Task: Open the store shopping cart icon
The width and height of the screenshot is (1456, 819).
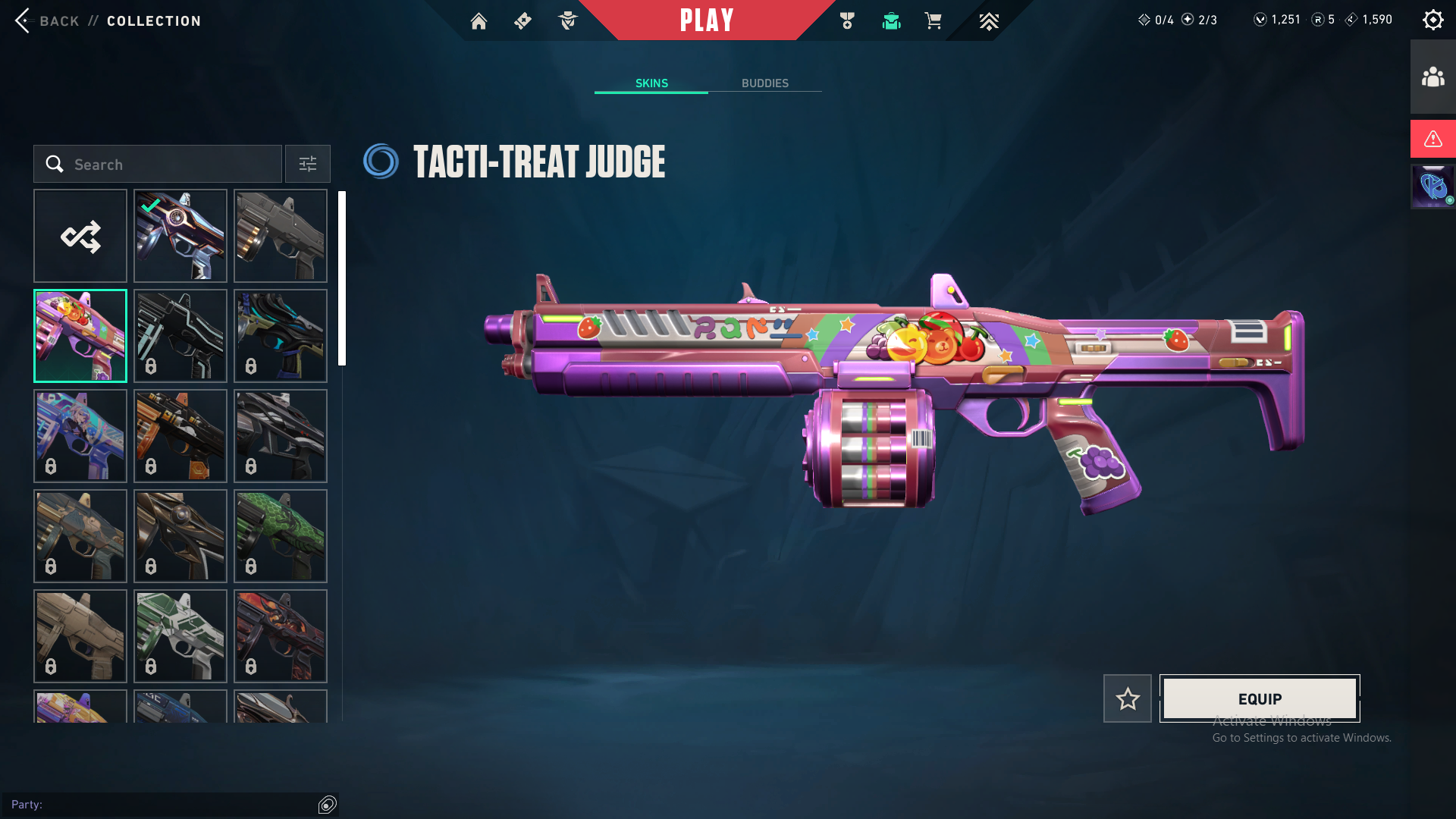Action: pos(933,21)
